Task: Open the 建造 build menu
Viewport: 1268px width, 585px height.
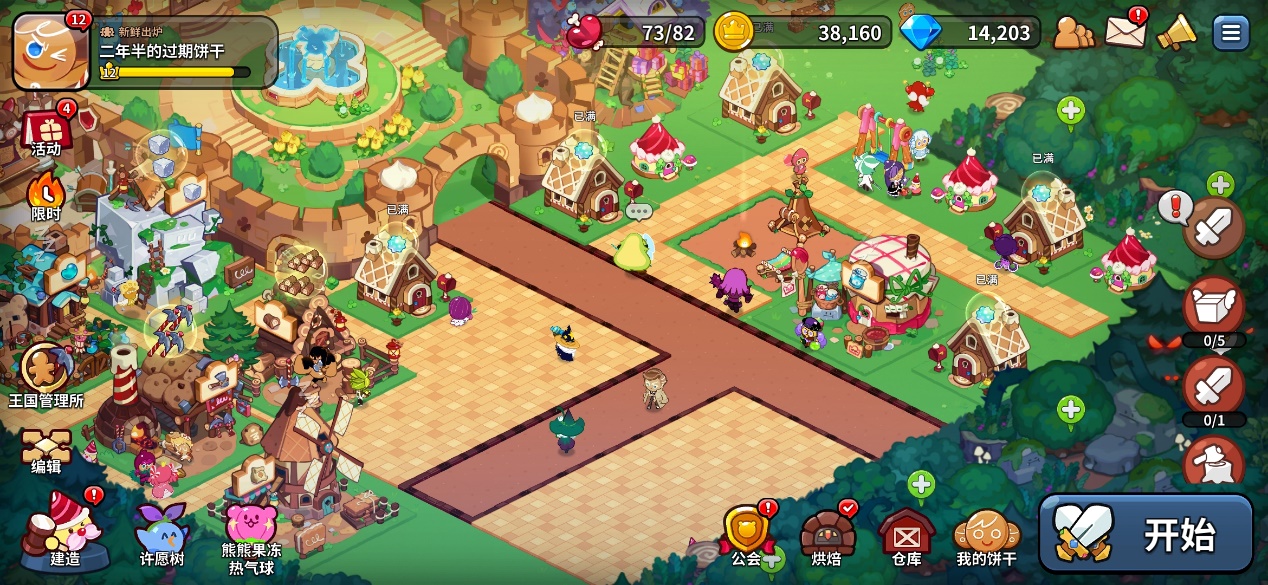Action: click(63, 530)
